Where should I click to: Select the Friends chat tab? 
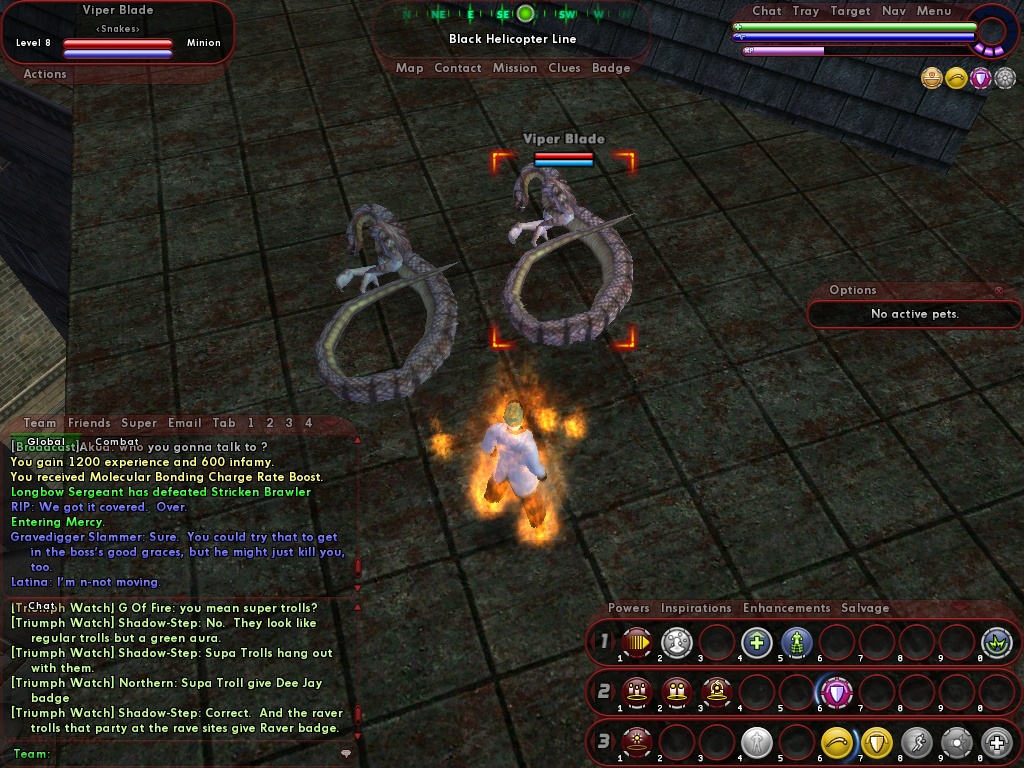point(89,423)
